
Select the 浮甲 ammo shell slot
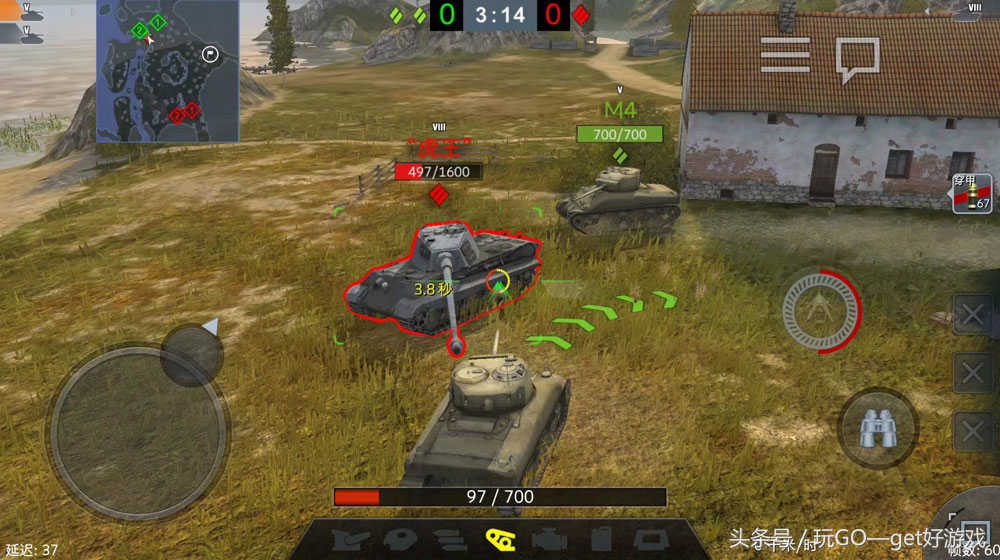(x=972, y=193)
